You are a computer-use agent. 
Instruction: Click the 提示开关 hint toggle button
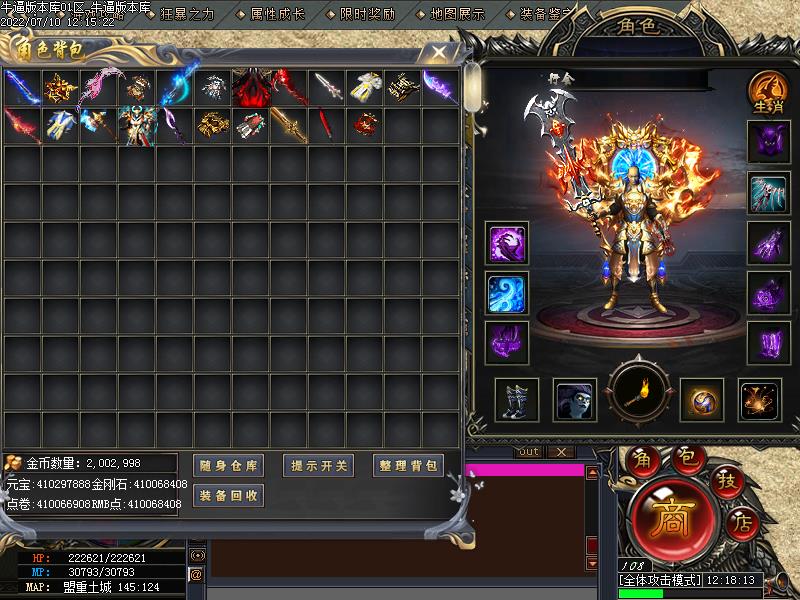tap(319, 465)
